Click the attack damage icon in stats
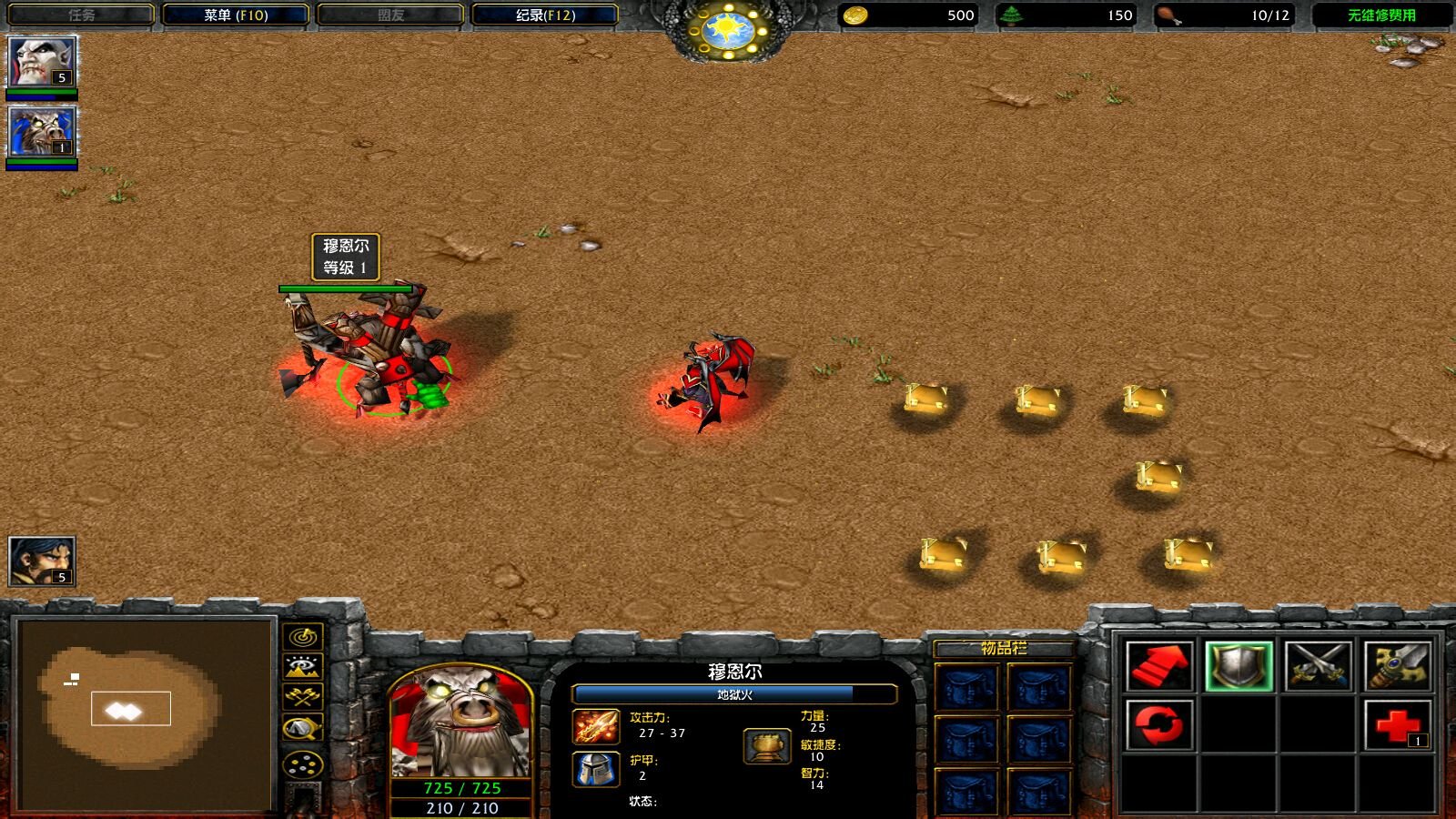The height and width of the screenshot is (819, 1456). (596, 726)
